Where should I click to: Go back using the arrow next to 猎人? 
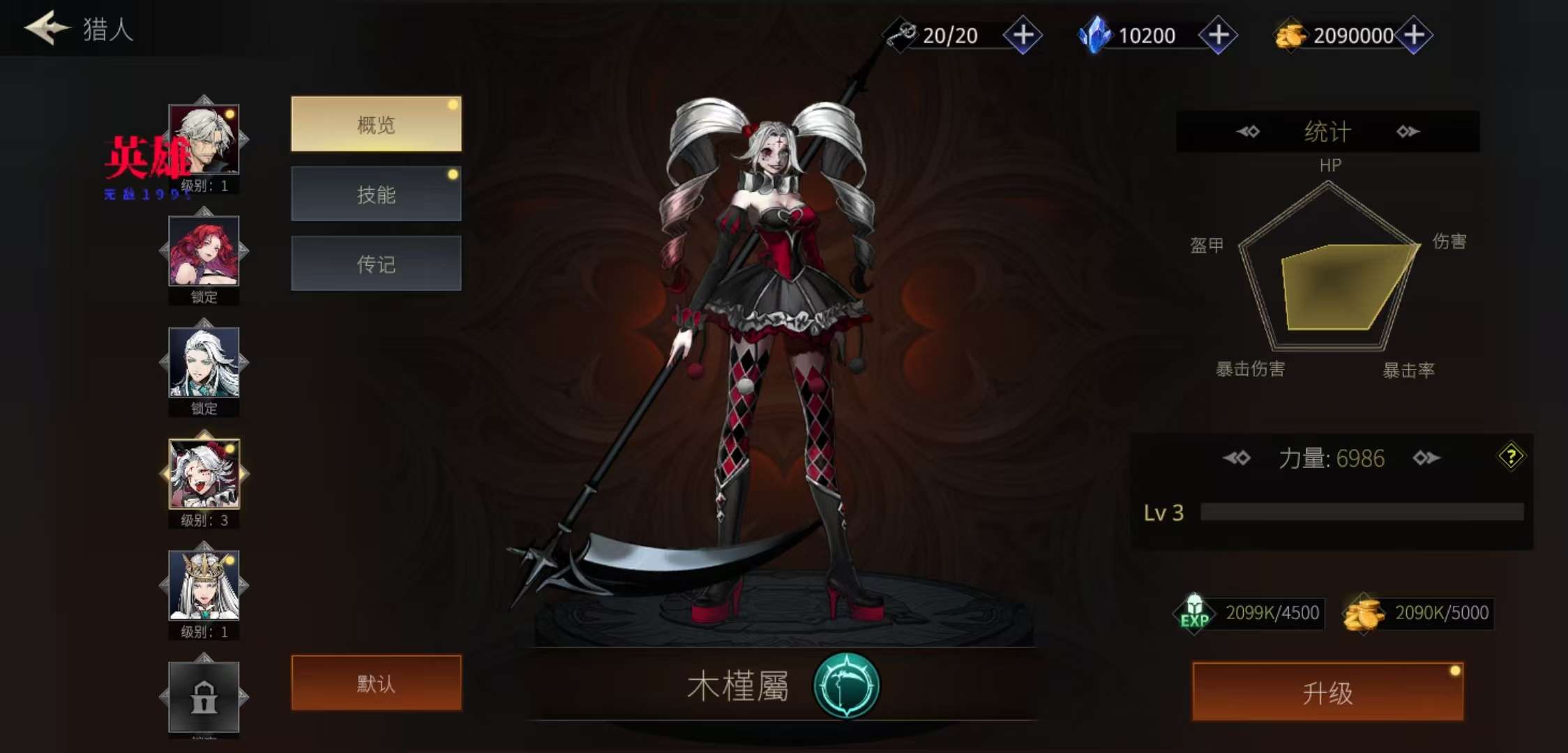[47, 28]
